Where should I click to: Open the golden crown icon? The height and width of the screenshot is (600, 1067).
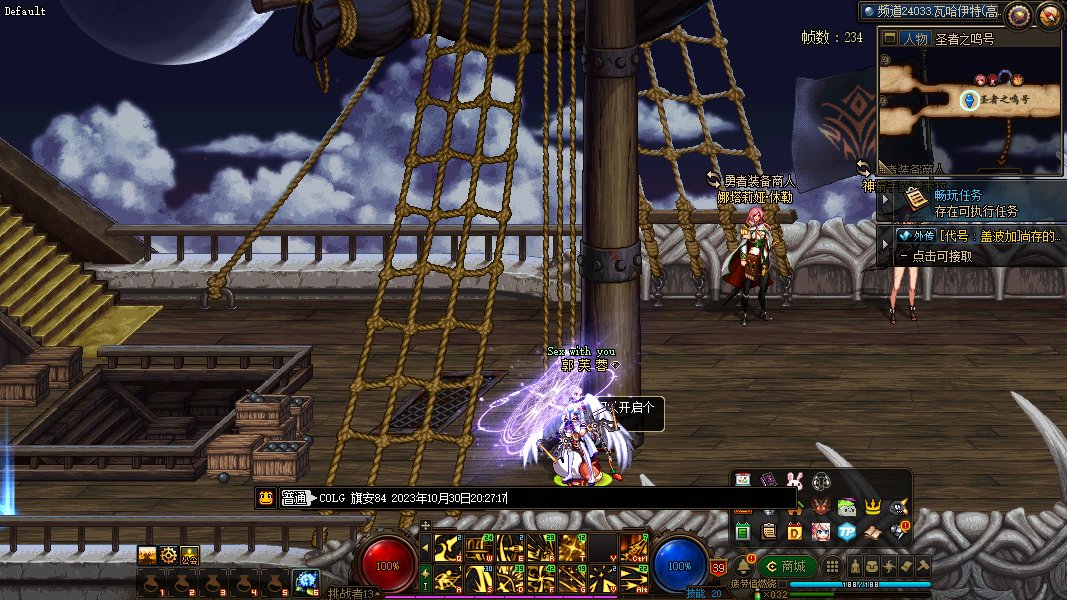(872, 506)
